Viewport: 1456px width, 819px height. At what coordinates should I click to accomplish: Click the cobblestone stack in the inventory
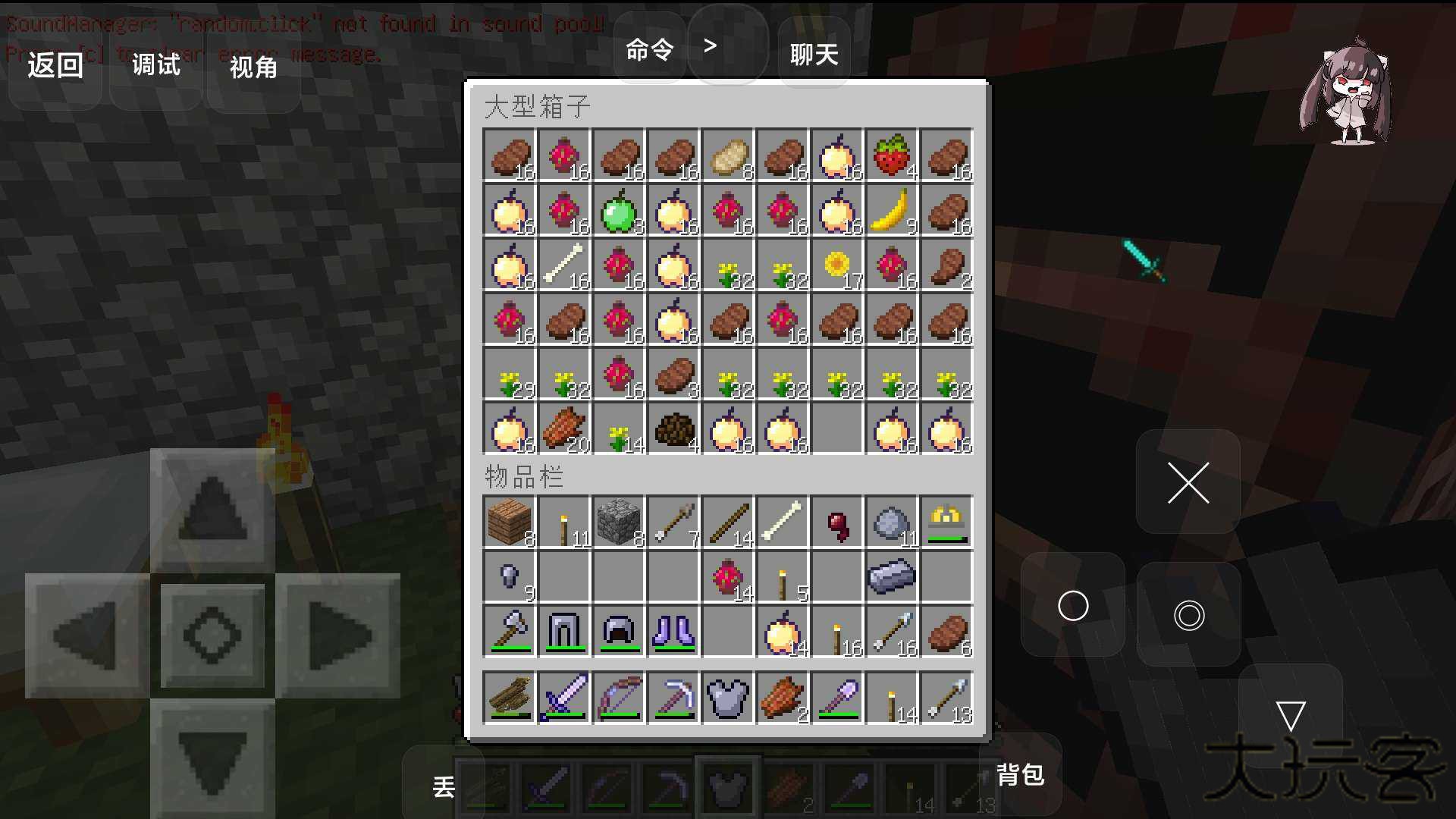coord(619,522)
